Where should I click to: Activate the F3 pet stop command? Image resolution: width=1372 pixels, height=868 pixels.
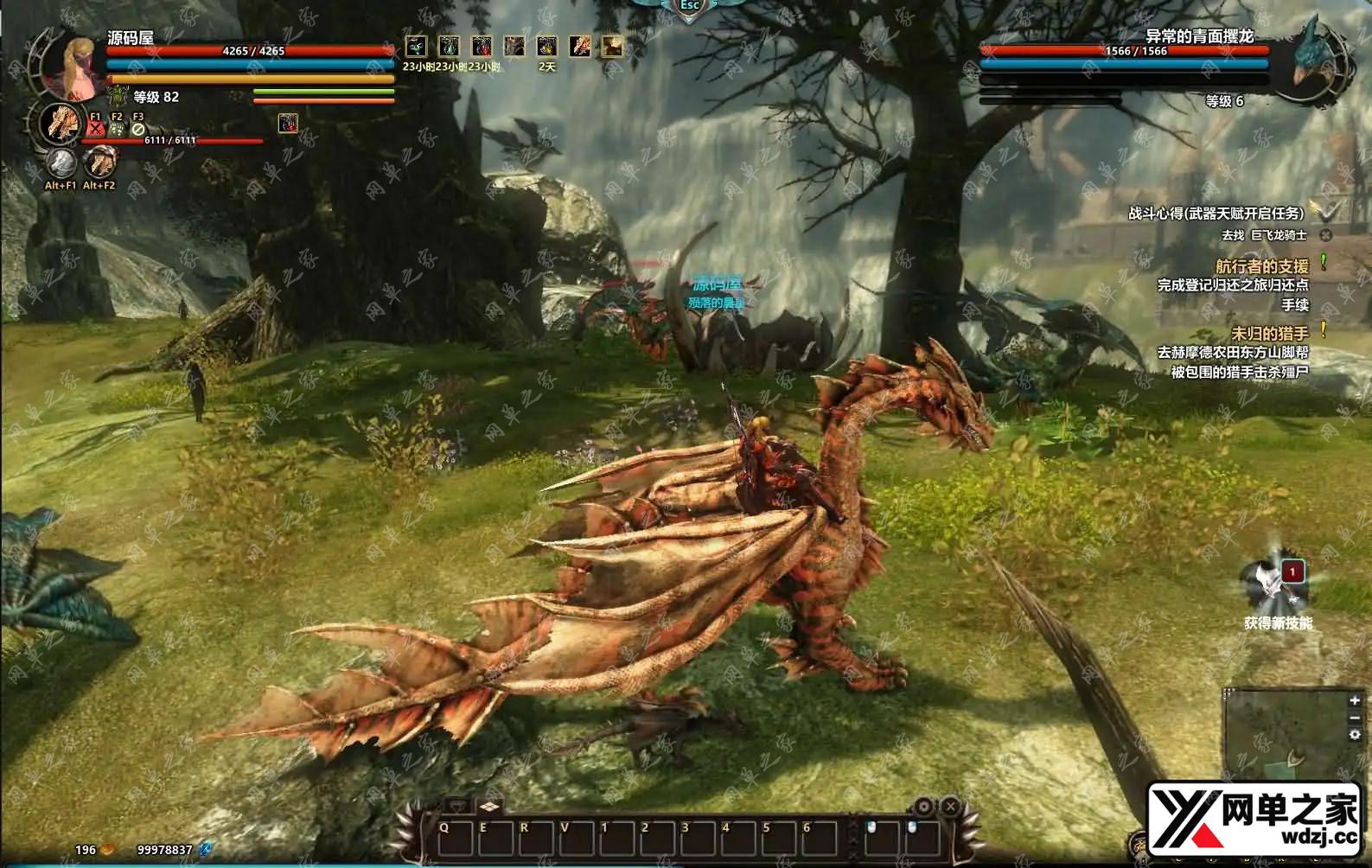point(138,129)
